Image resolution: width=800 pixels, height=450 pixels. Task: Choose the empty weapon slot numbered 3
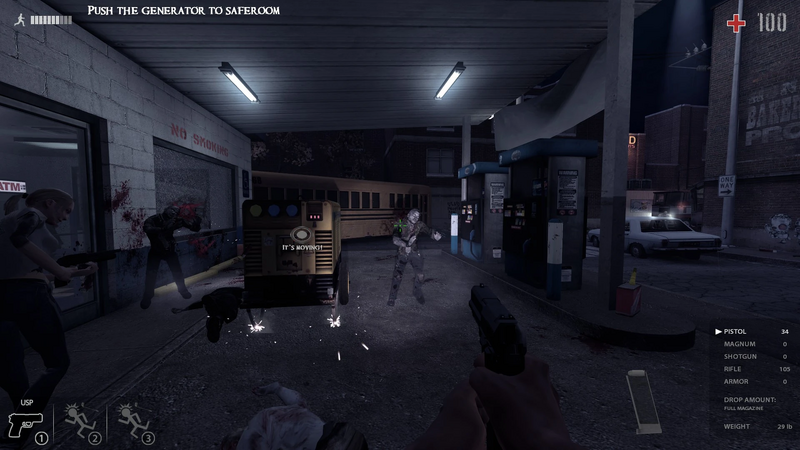[x=134, y=423]
